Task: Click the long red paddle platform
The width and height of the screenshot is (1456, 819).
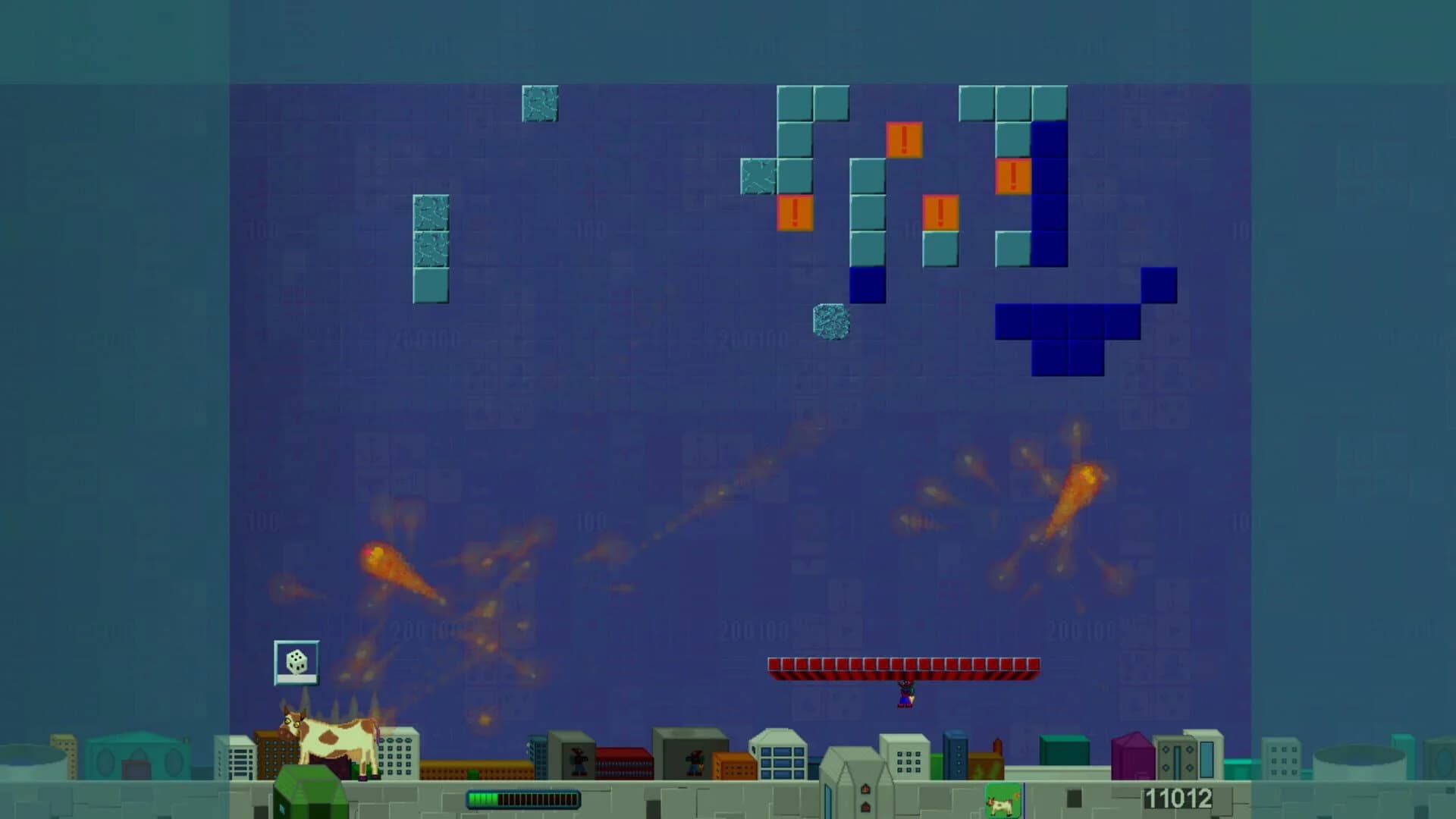Action: click(x=902, y=666)
